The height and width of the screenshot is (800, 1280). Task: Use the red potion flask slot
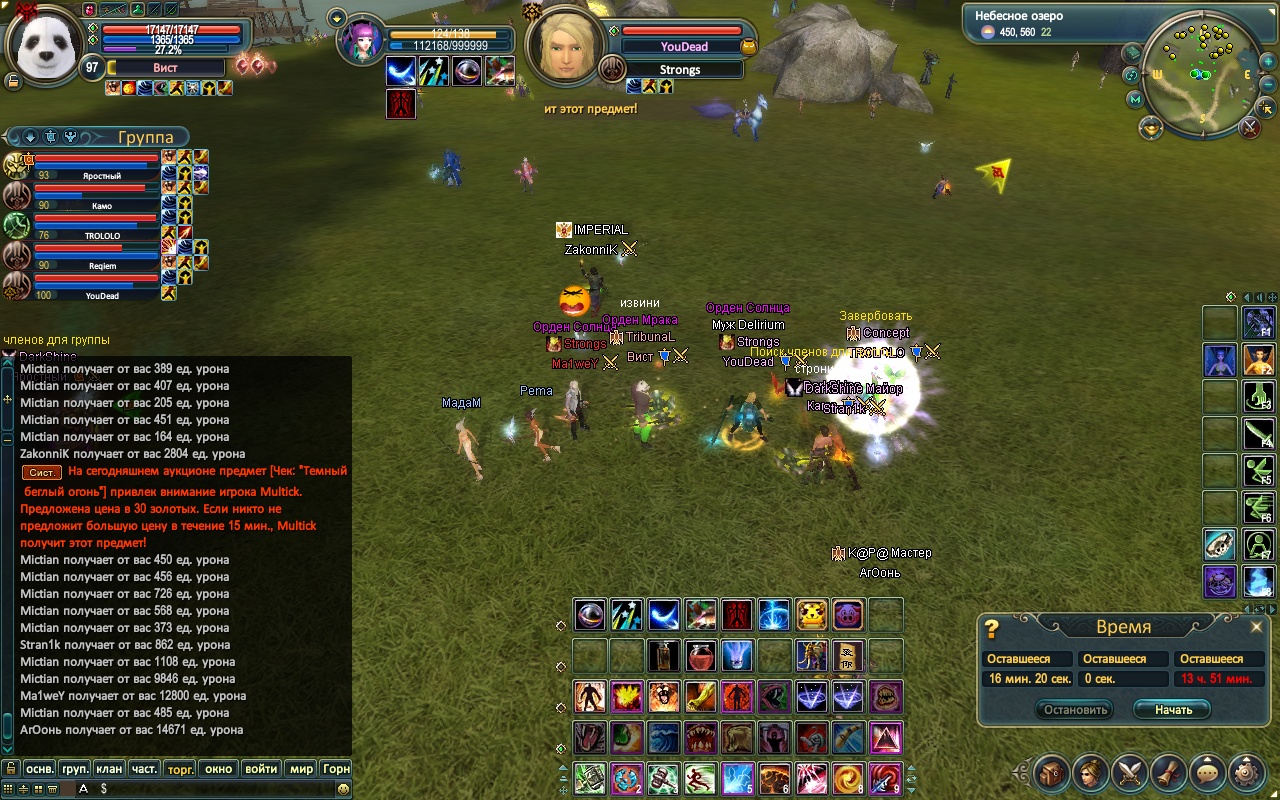(x=700, y=656)
